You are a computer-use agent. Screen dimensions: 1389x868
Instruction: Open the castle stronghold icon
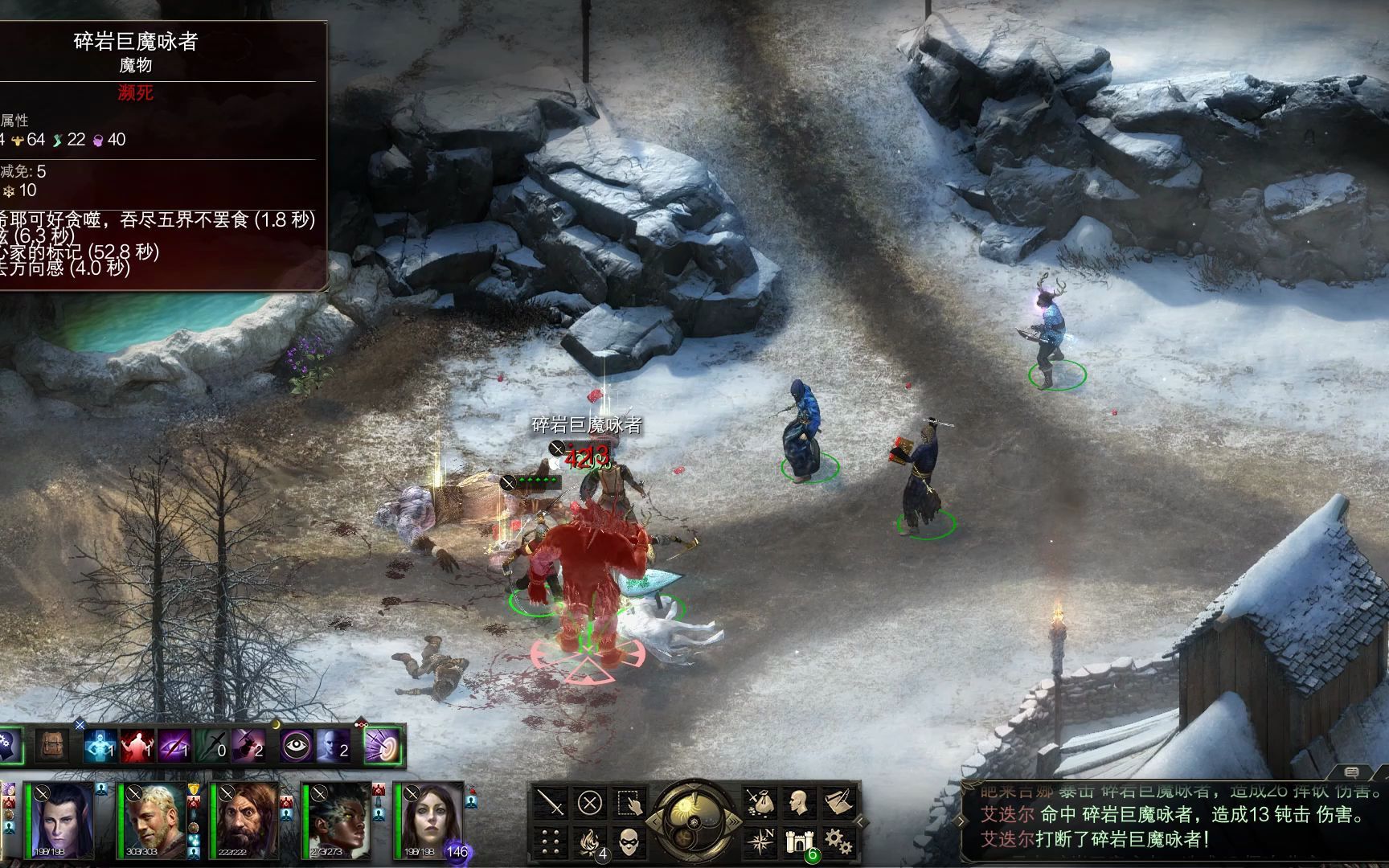tap(798, 841)
